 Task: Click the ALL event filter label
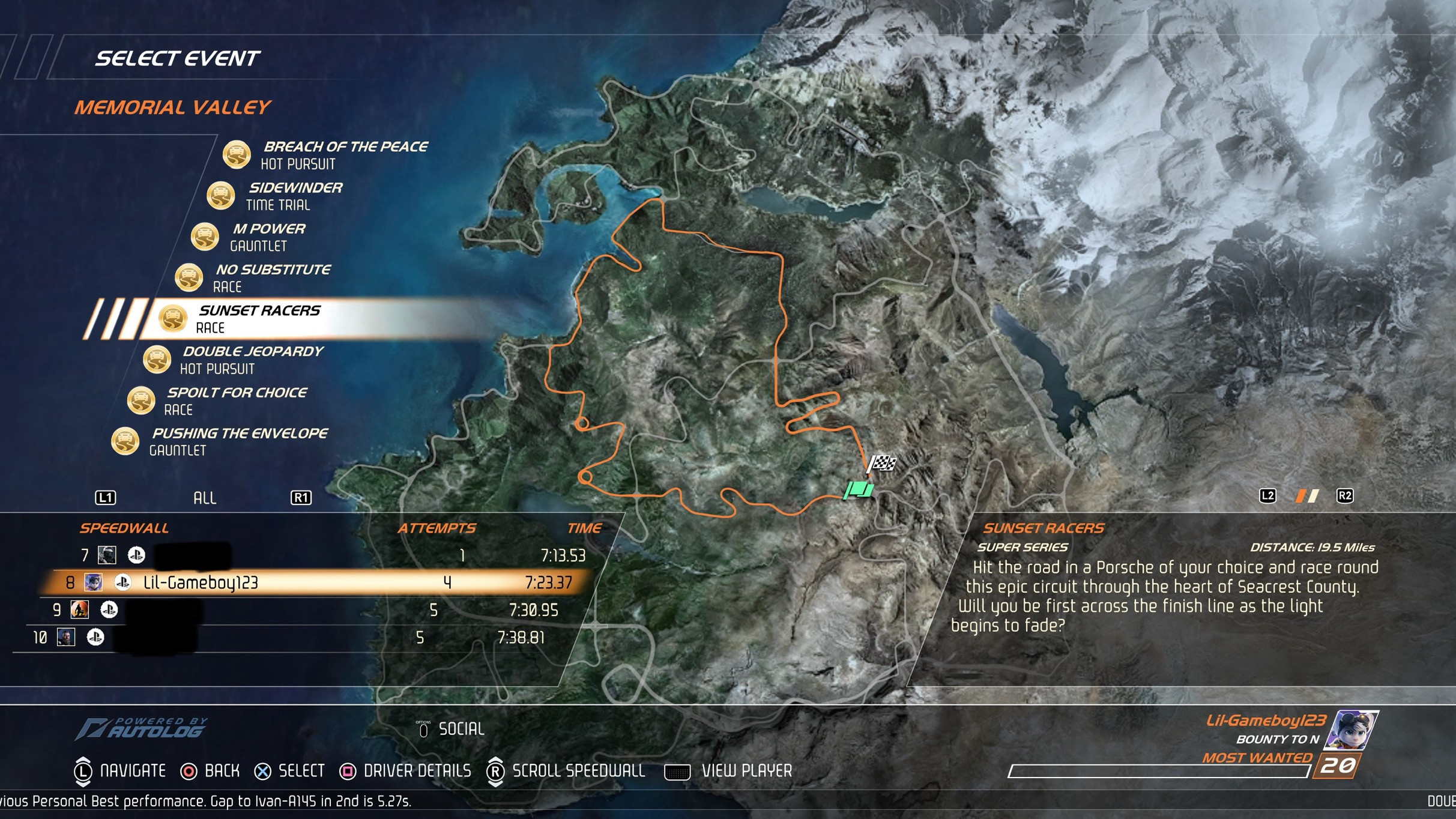[204, 498]
